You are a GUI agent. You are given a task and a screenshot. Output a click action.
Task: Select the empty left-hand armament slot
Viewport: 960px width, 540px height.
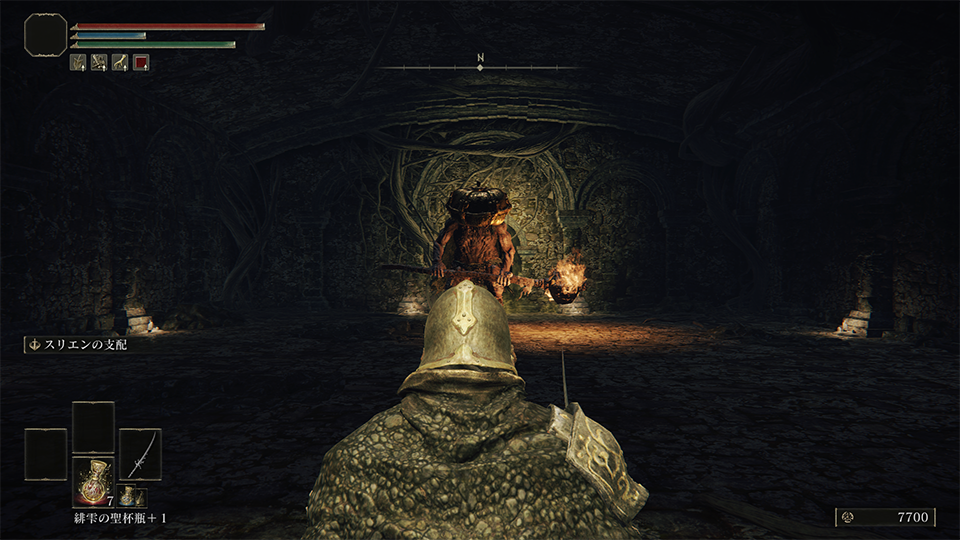tap(46, 454)
